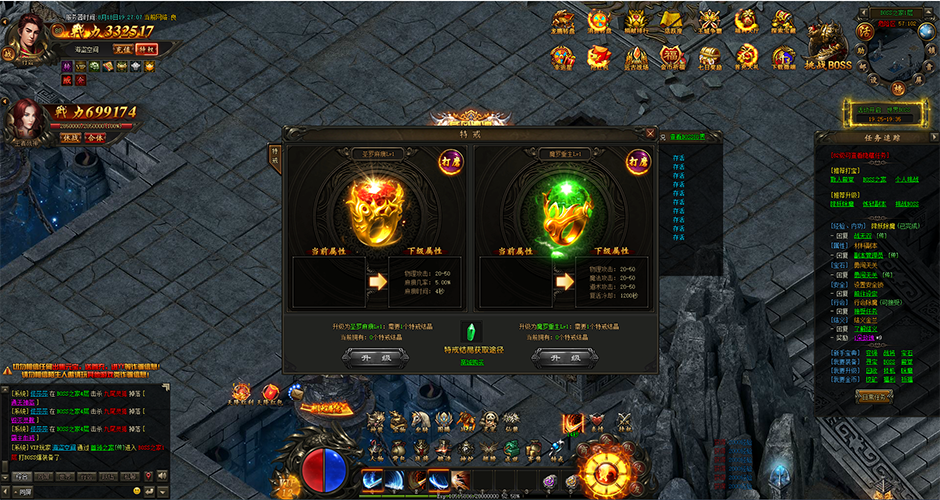Upgrade the green ring with 升级 button

point(562,355)
